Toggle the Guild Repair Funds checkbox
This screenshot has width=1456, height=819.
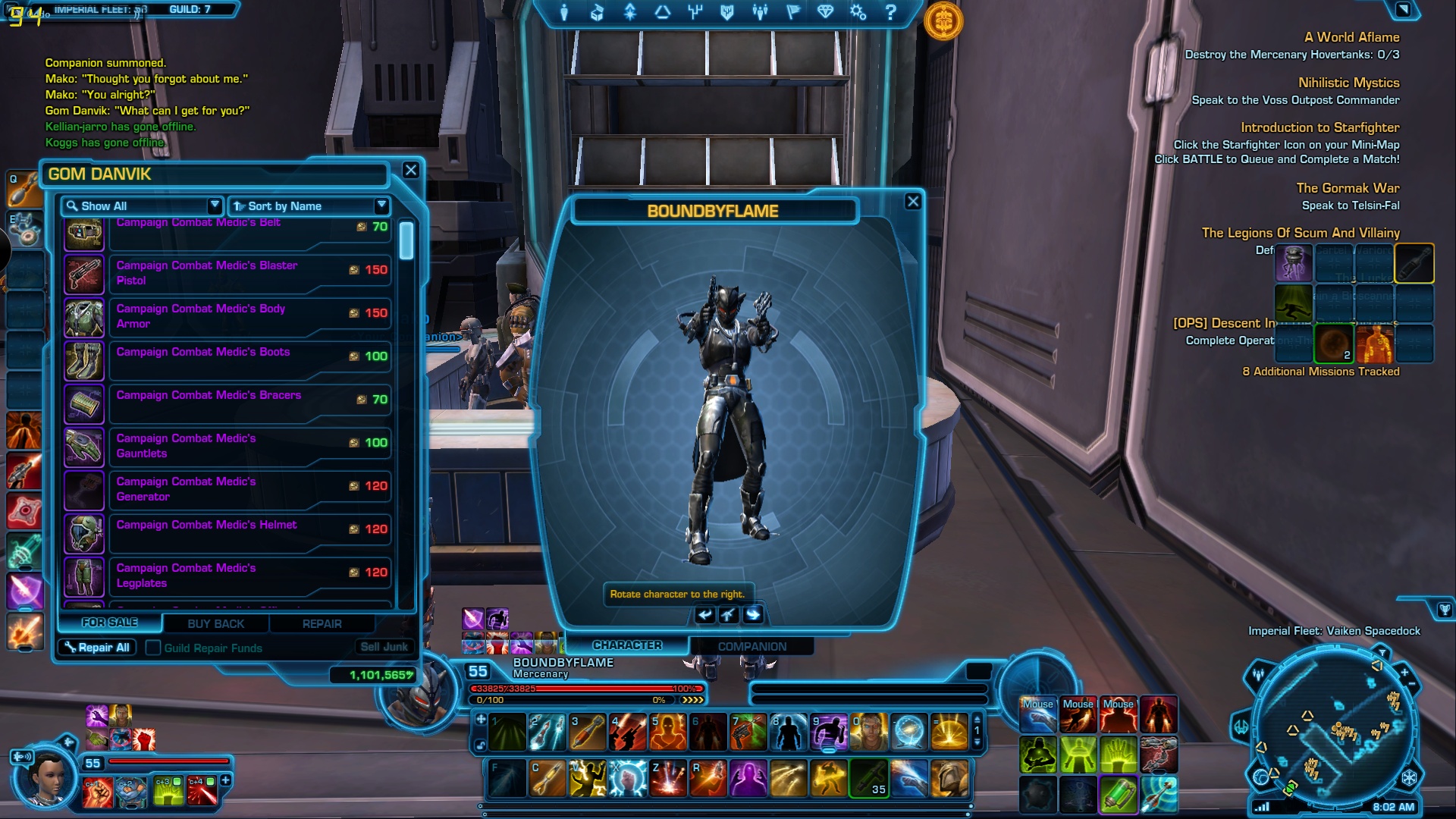click(x=153, y=648)
